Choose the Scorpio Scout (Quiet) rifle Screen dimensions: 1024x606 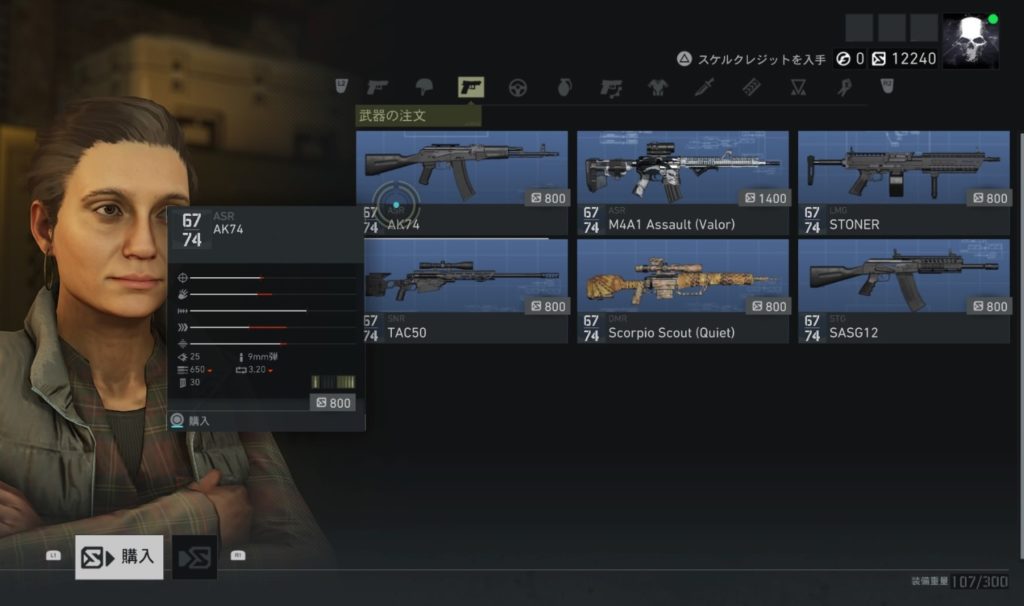point(682,290)
